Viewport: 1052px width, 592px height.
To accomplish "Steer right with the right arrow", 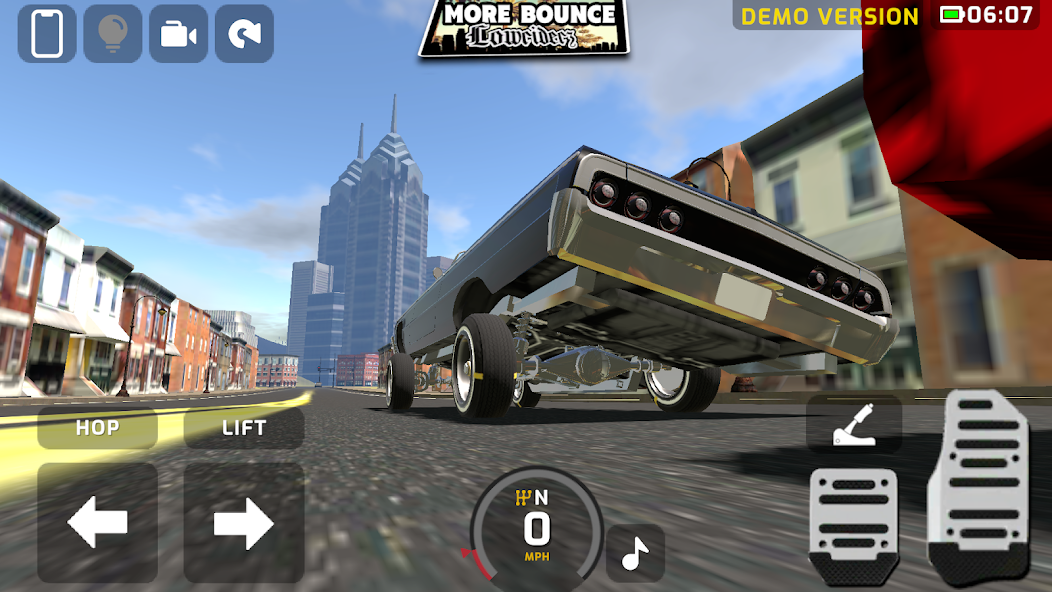I will pos(244,522).
